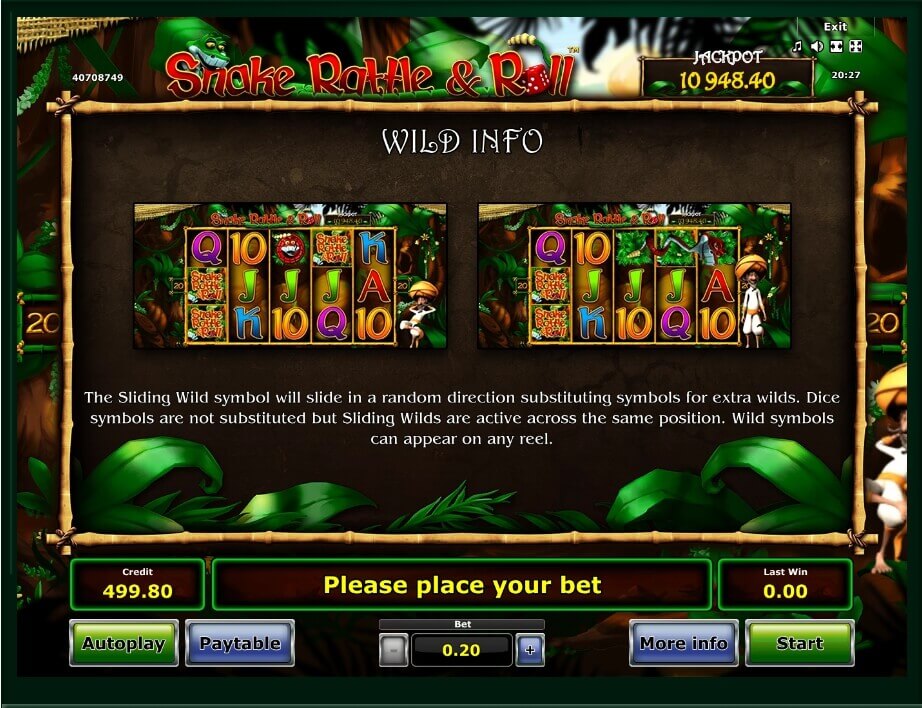Exit the game

point(835,27)
